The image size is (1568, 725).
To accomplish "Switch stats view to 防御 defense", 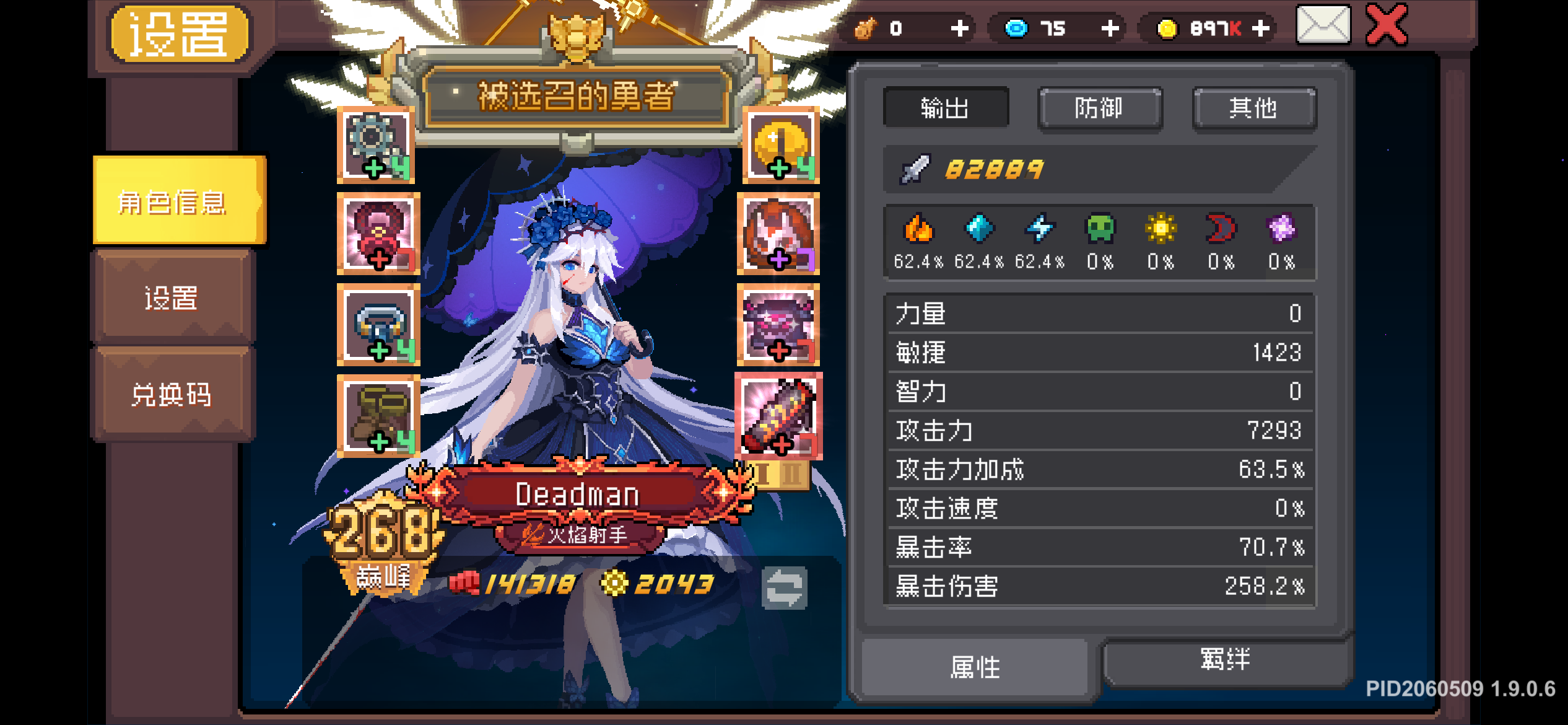I will (1100, 107).
